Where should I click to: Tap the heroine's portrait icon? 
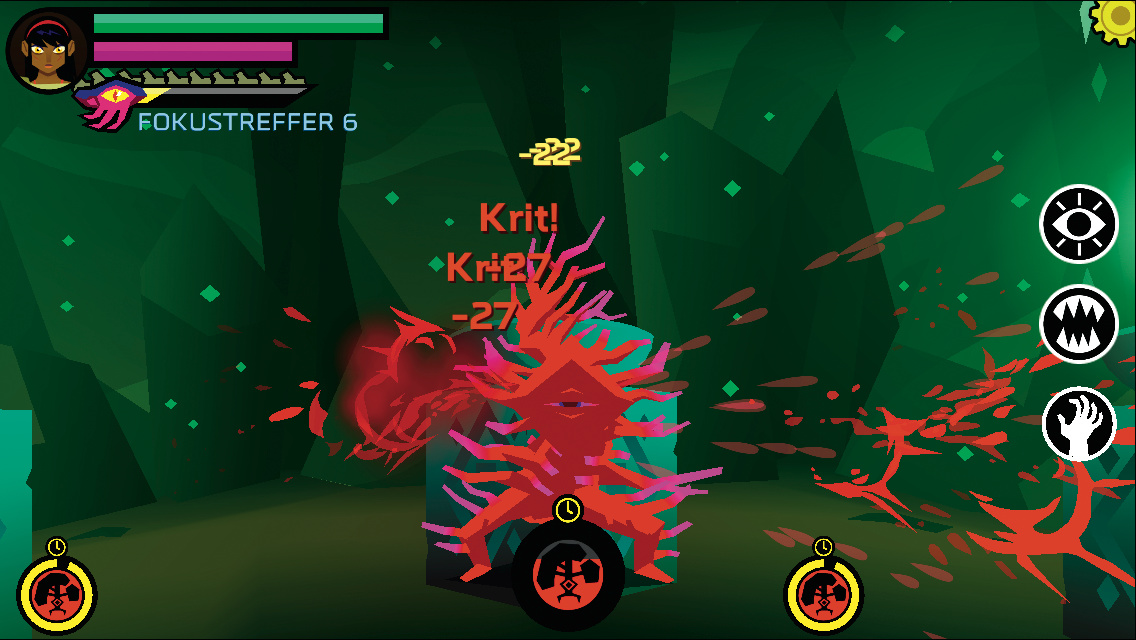(47, 51)
